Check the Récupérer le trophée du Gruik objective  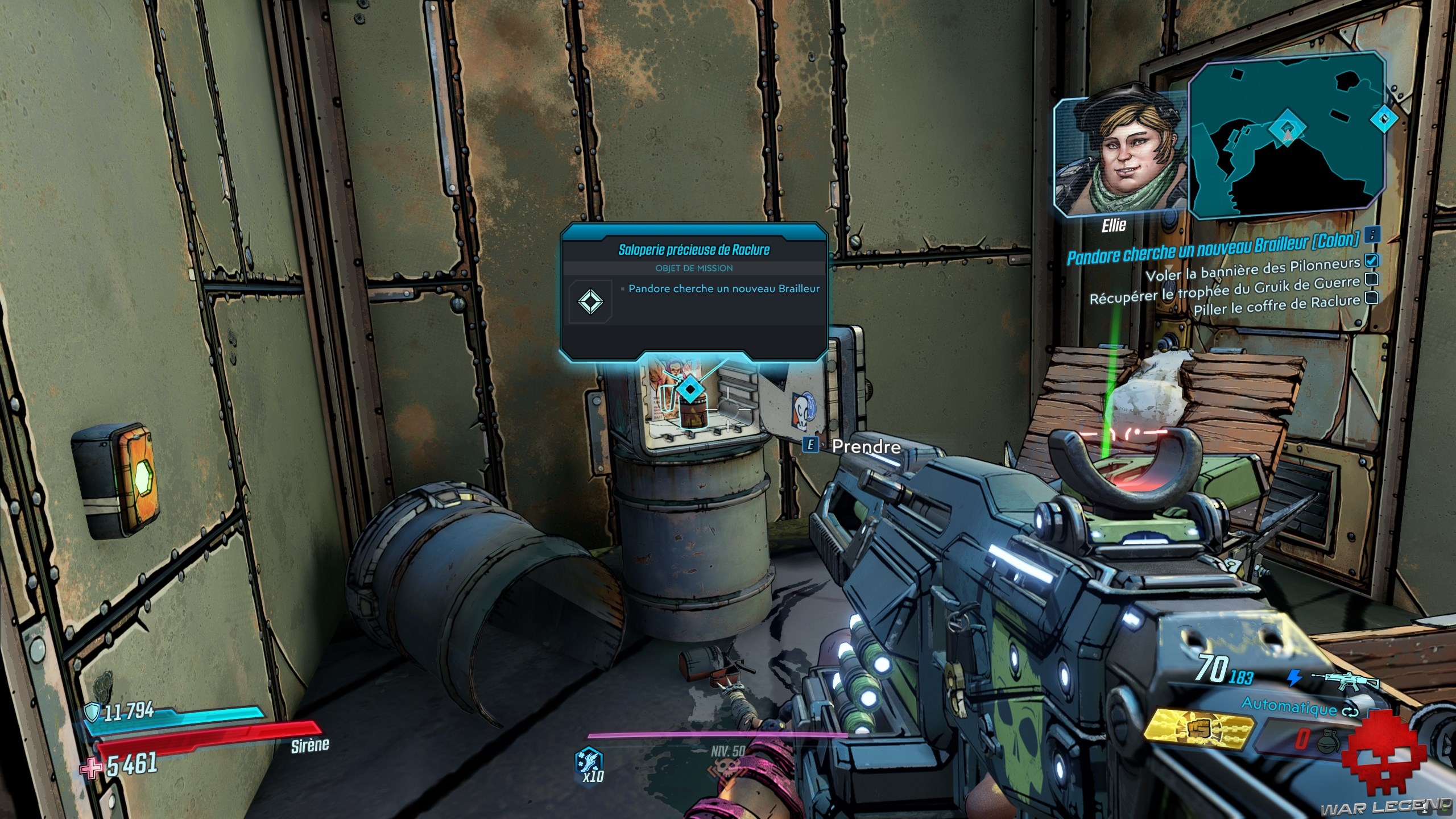tap(1371, 279)
